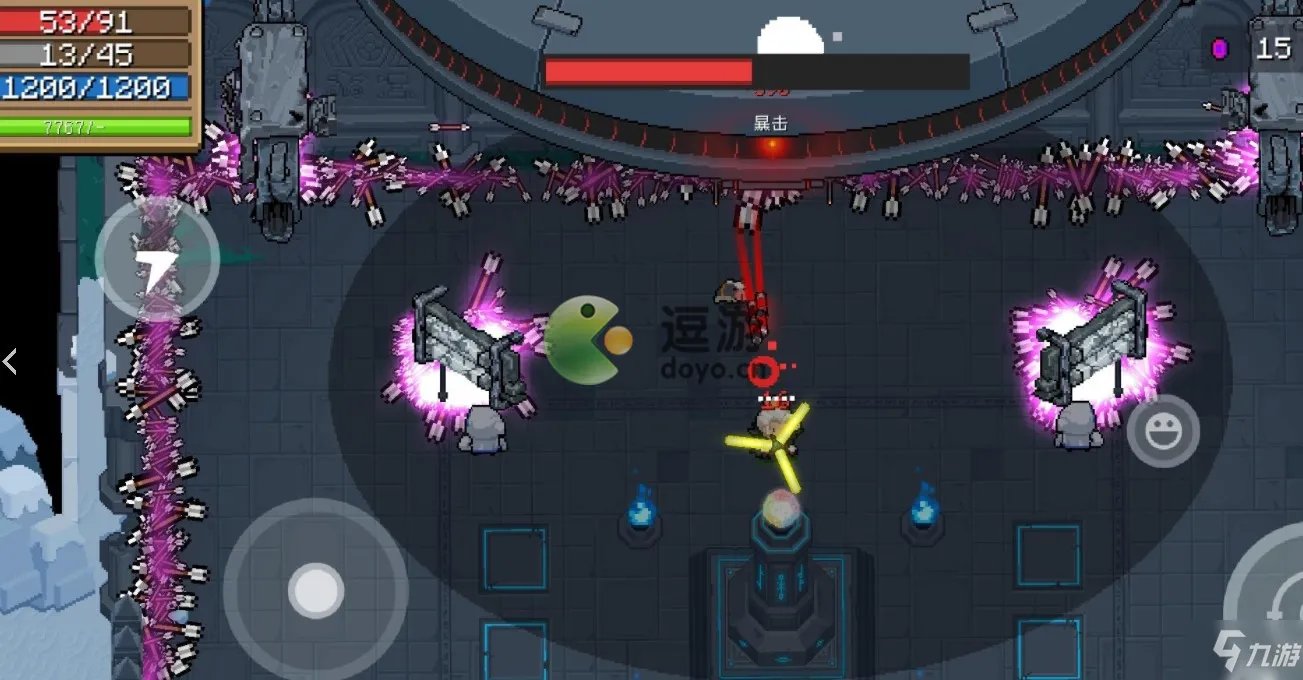Tap the virtual joystick thumb knob
This screenshot has height=680, width=1303.
coord(316,590)
